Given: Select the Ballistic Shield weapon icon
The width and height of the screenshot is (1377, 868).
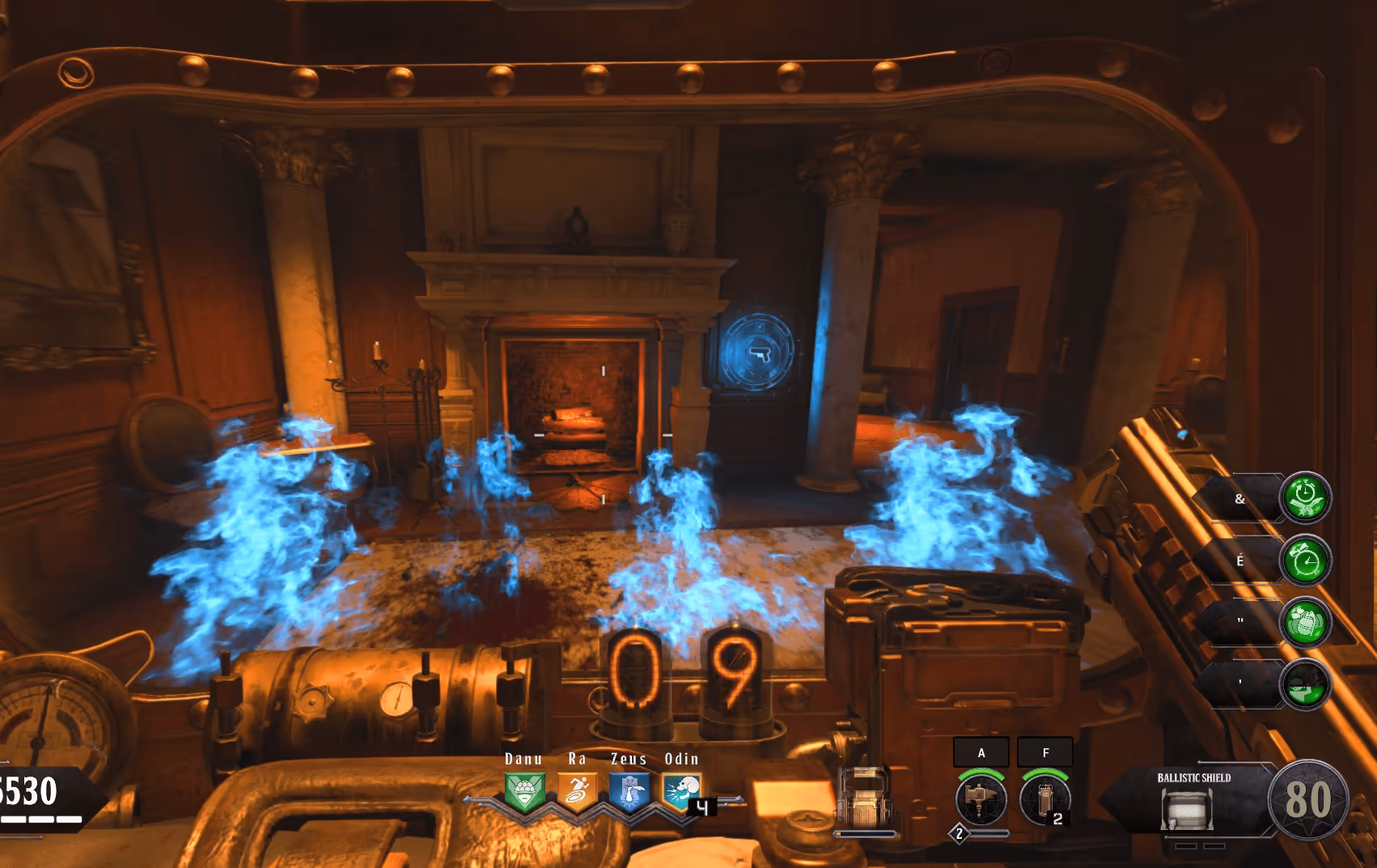Looking at the screenshot, I should pyautogui.click(x=1187, y=809).
